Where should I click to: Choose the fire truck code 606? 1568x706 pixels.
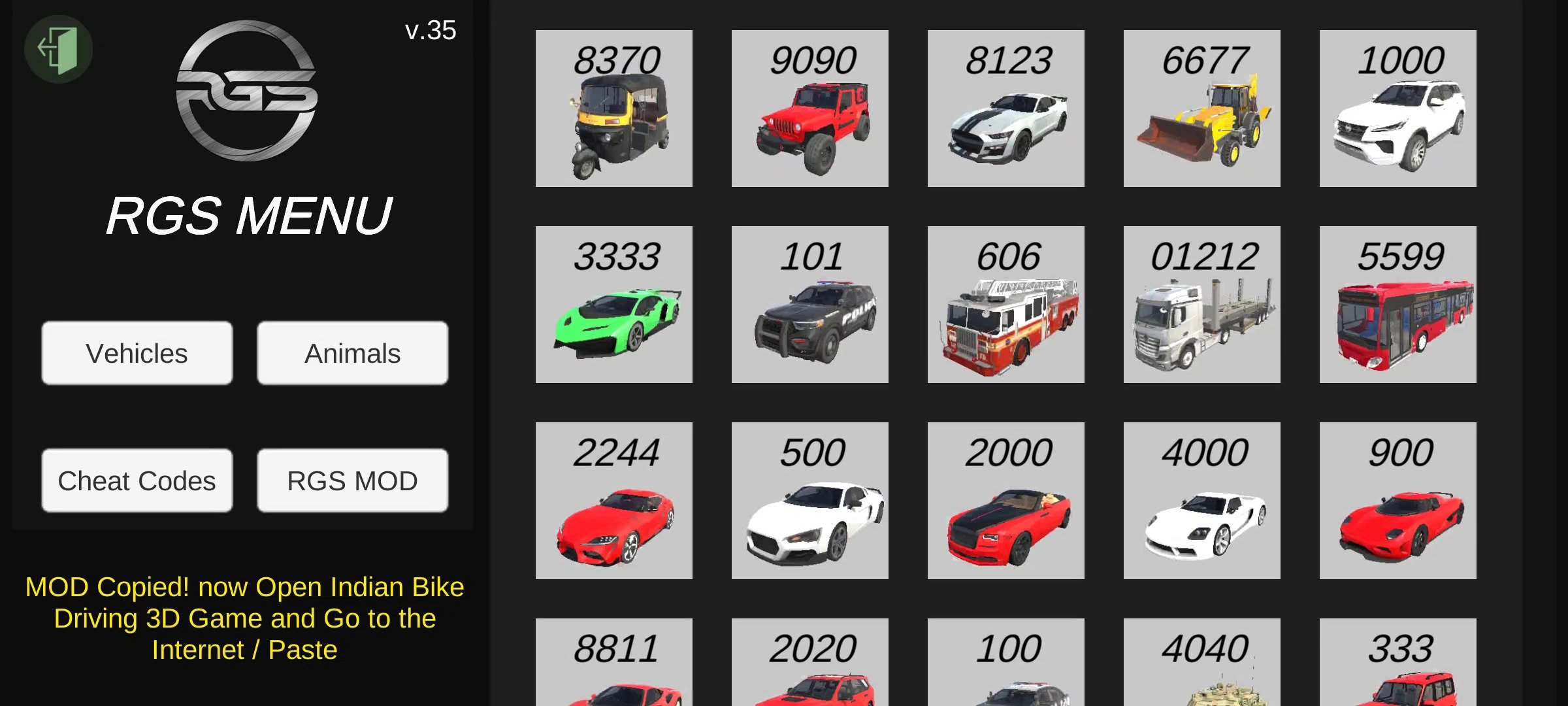point(1005,305)
